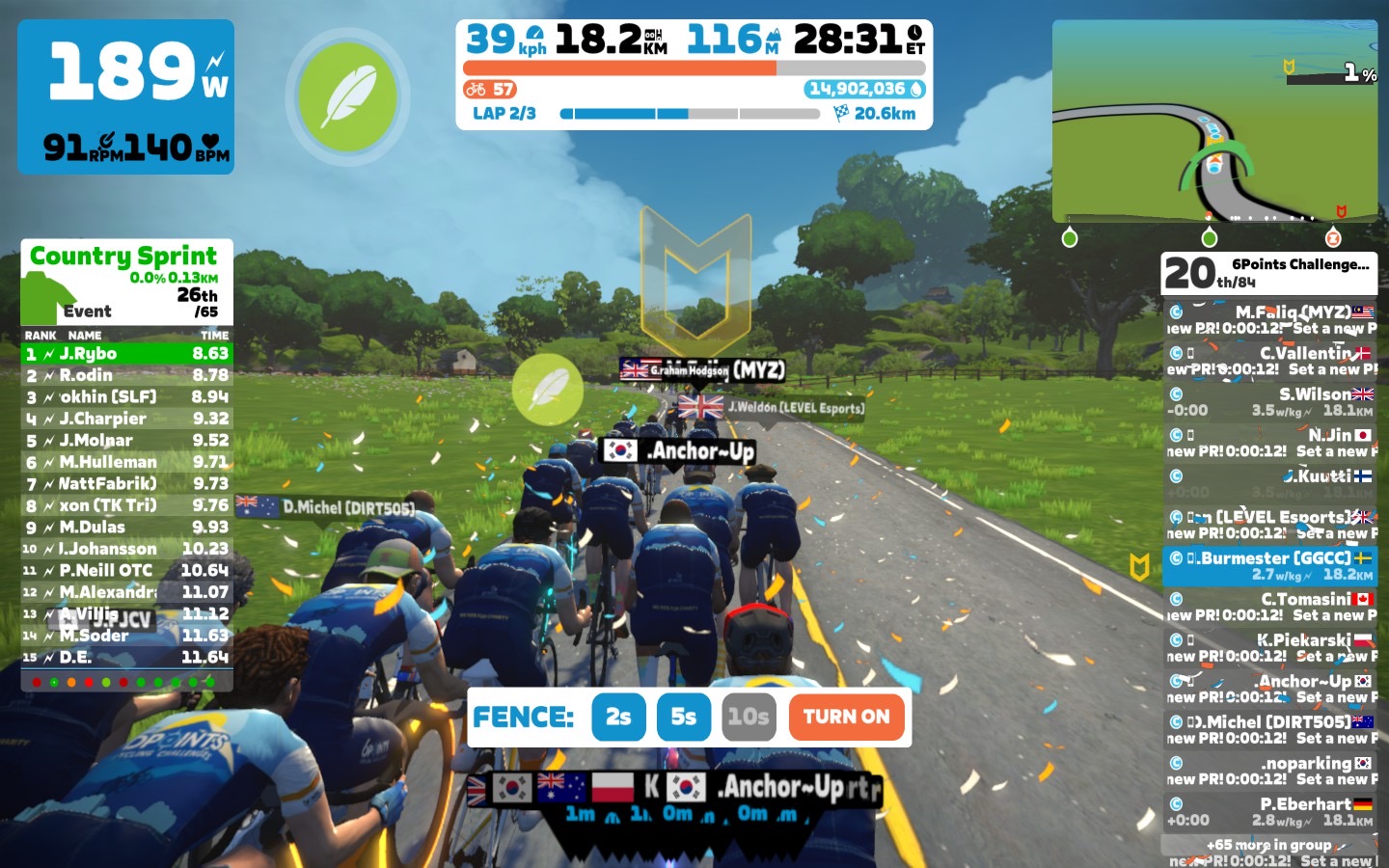Select rider S.Wilson in nearby list
Image resolution: width=1389 pixels, height=868 pixels.
(1269, 402)
